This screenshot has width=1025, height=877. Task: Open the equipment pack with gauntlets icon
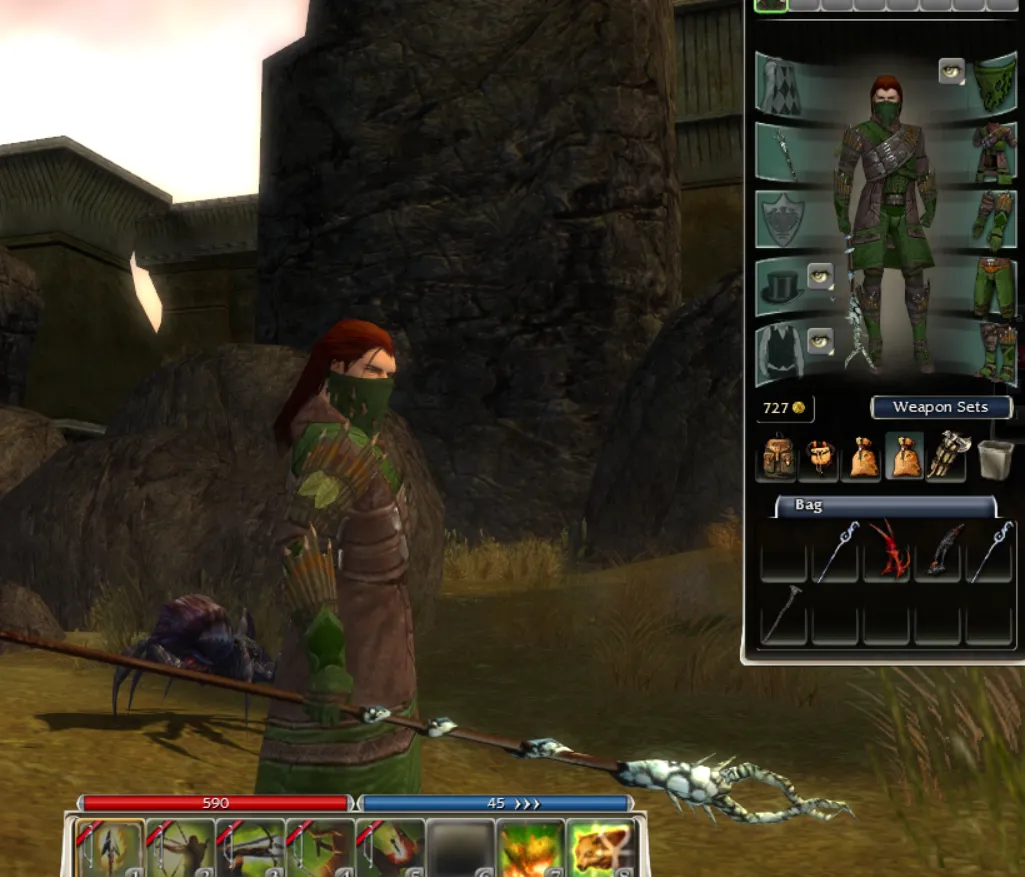945,456
